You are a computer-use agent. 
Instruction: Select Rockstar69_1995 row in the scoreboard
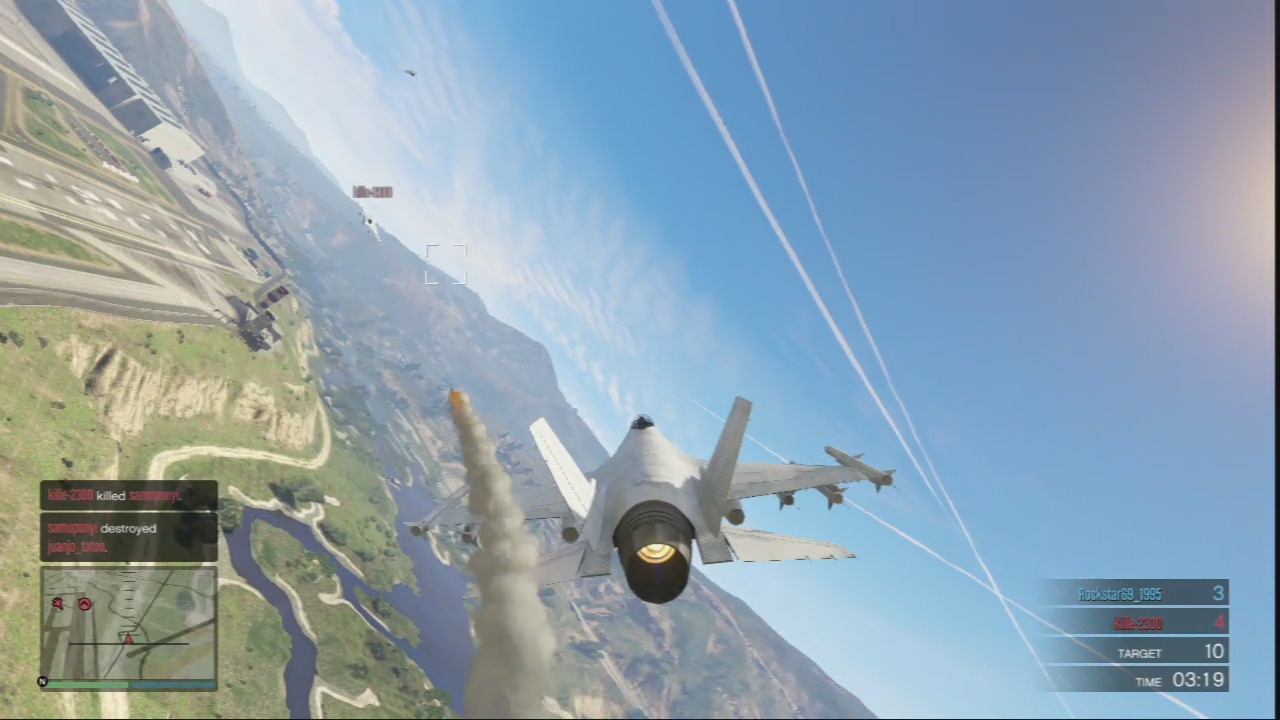point(1135,594)
